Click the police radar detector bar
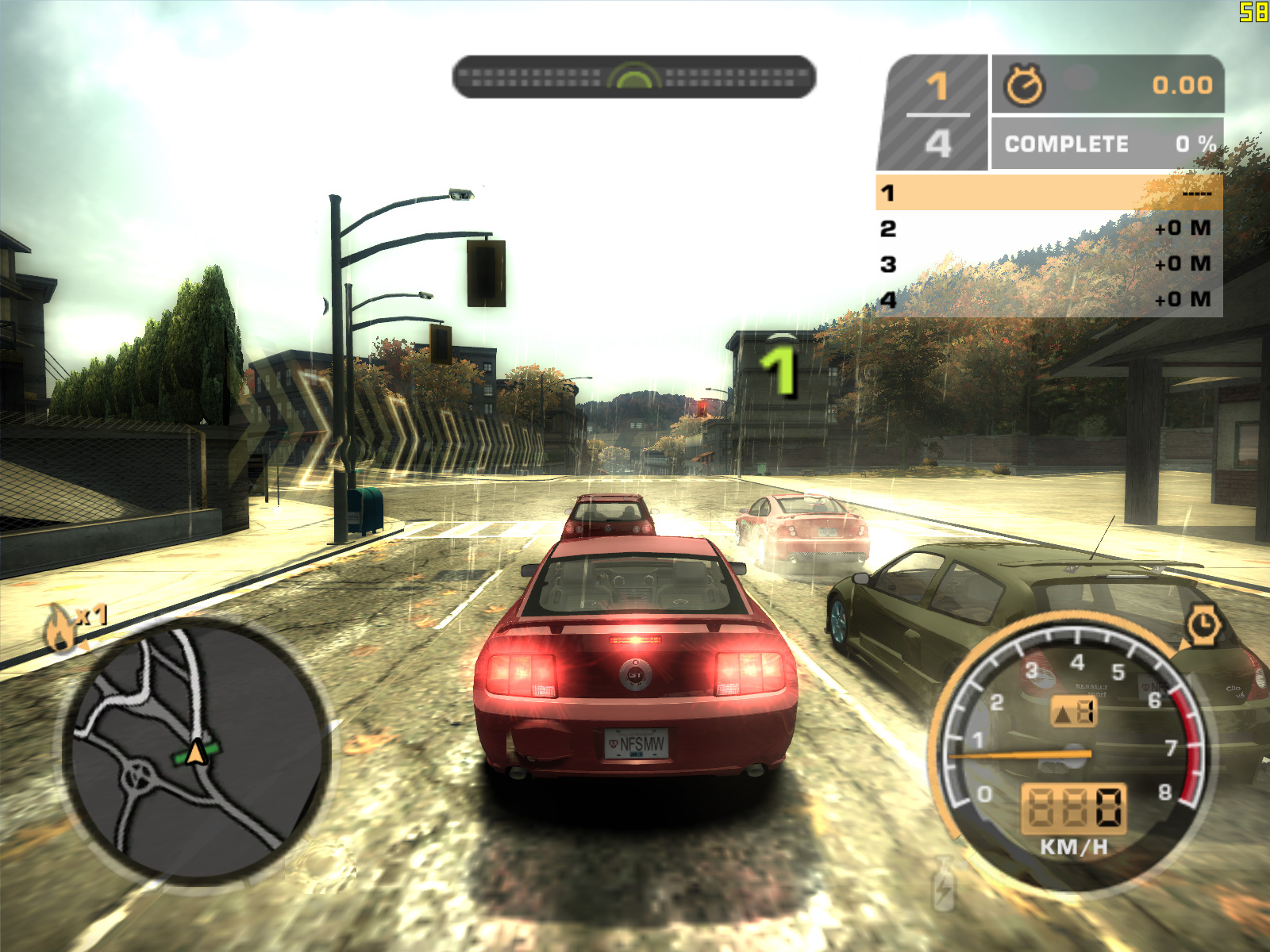 click(x=633, y=77)
